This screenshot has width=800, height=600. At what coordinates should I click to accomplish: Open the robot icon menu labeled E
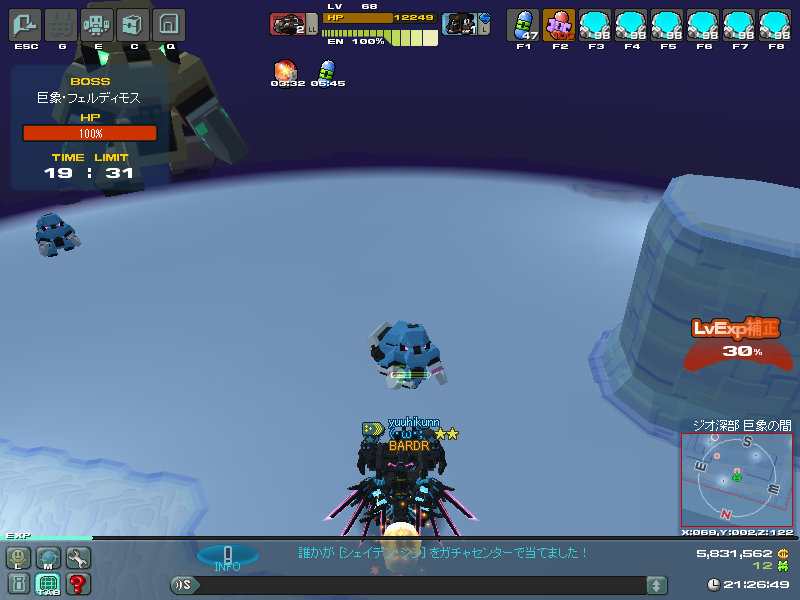[x=96, y=24]
